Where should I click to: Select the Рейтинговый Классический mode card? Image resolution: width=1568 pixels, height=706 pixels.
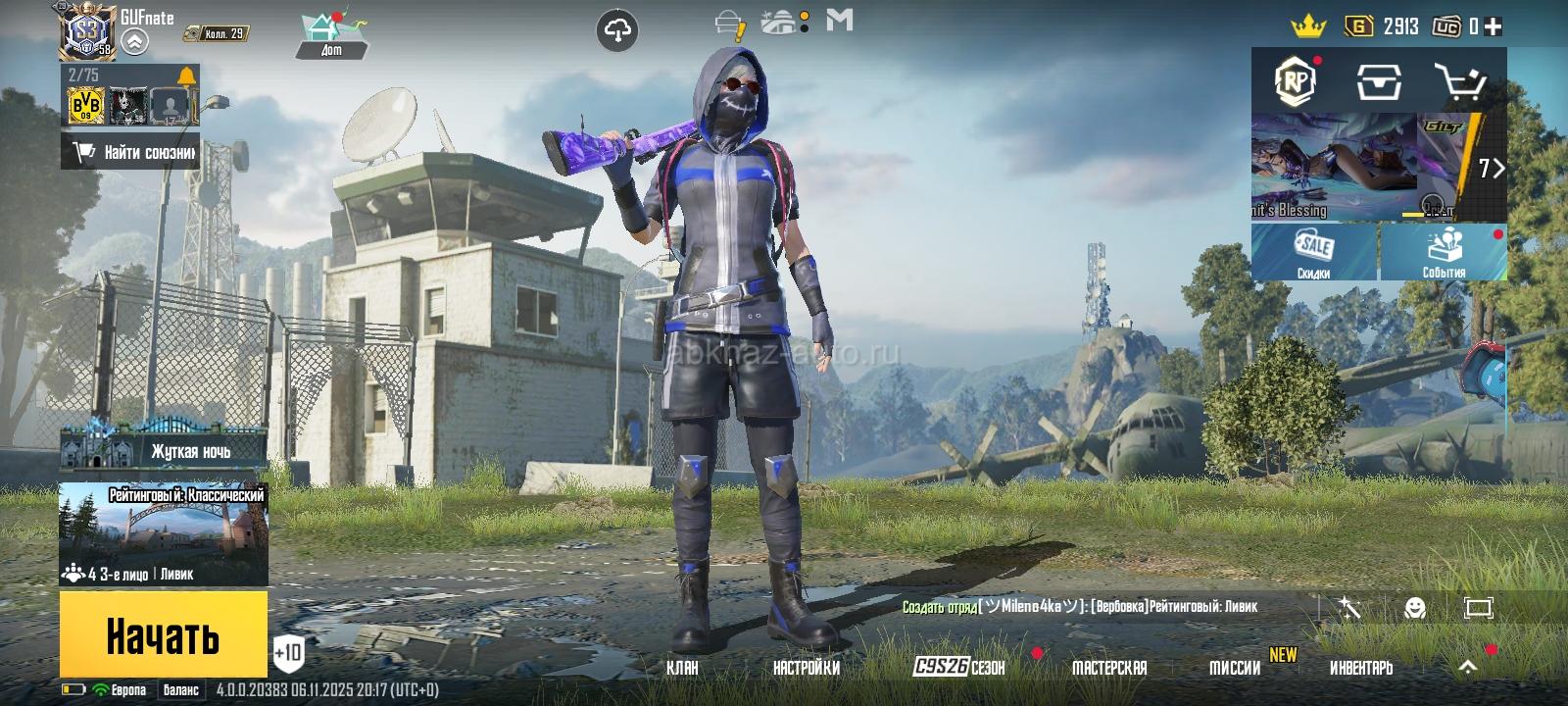pyautogui.click(x=164, y=532)
